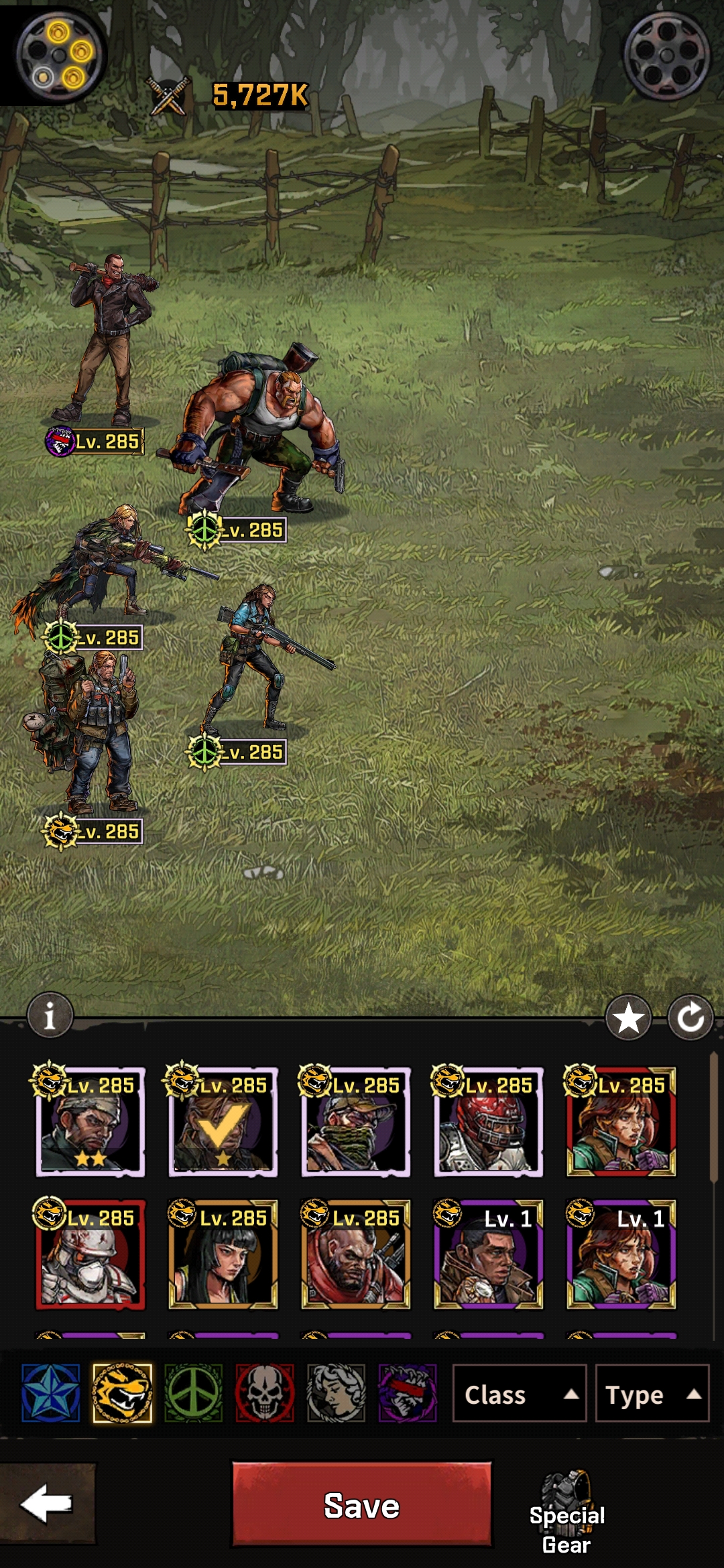Viewport: 724px width, 1568px height.
Task: Open the Type filter dropdown
Action: [652, 1394]
